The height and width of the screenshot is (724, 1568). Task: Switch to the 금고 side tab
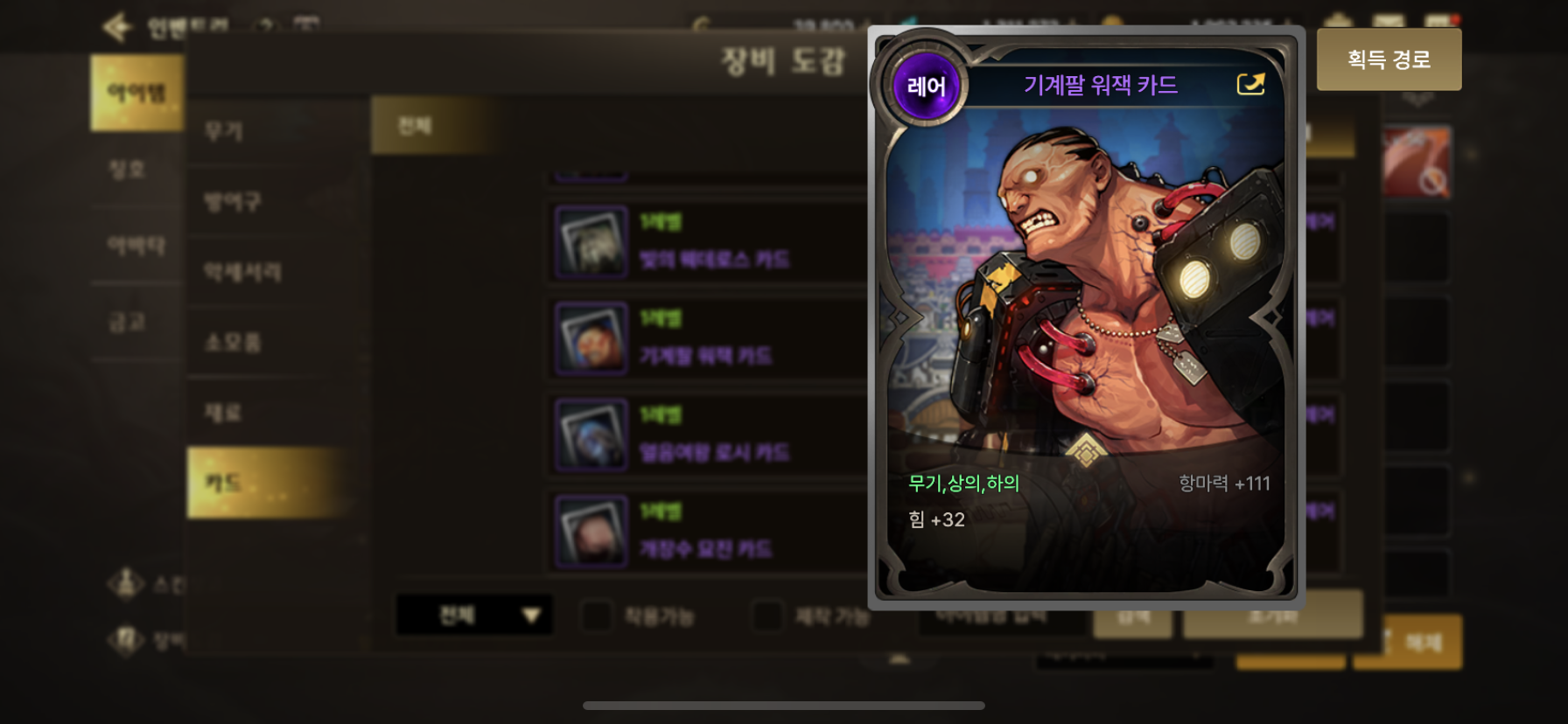point(128,323)
